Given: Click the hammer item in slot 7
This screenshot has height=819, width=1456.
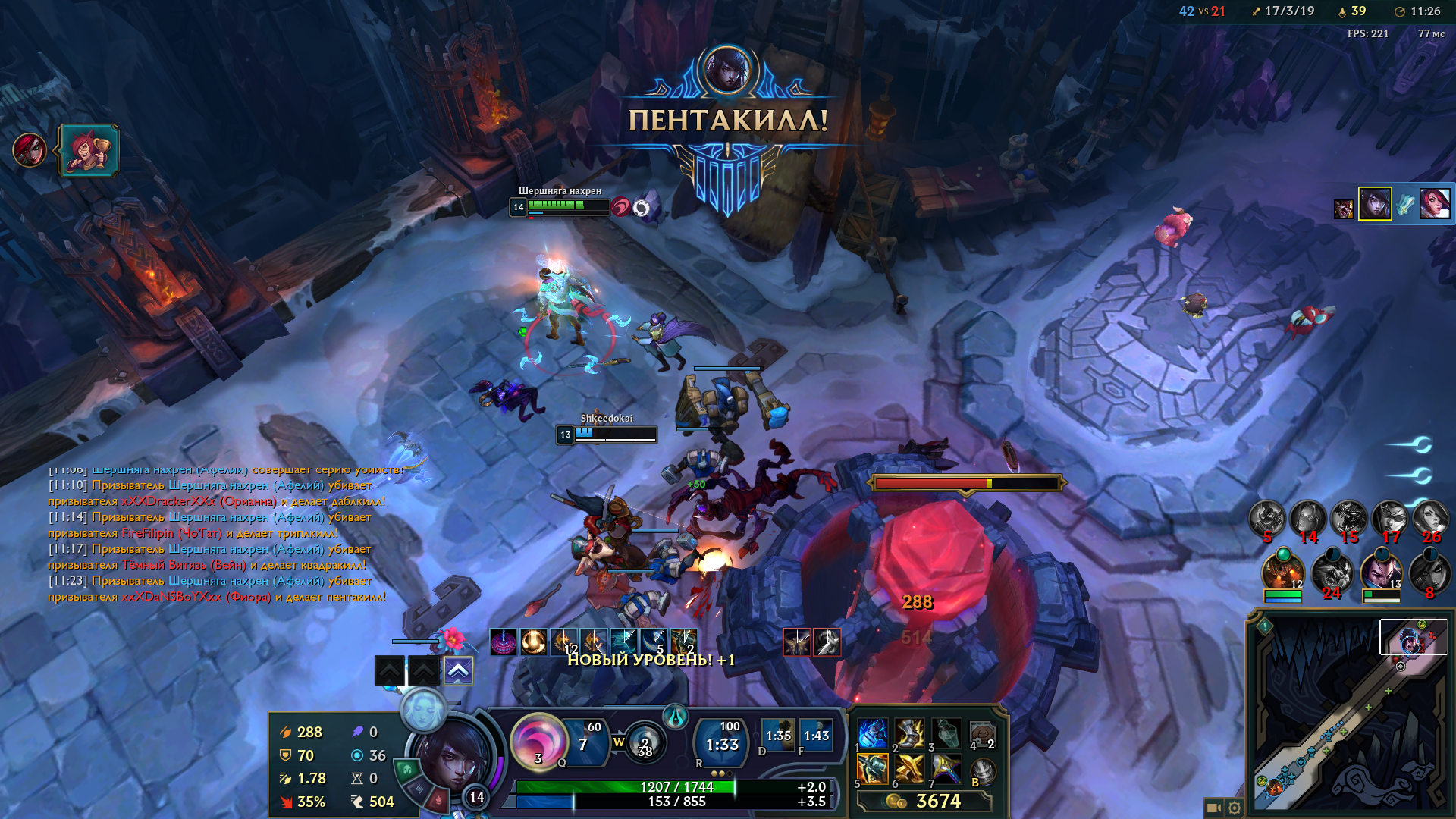Looking at the screenshot, I should [x=946, y=769].
